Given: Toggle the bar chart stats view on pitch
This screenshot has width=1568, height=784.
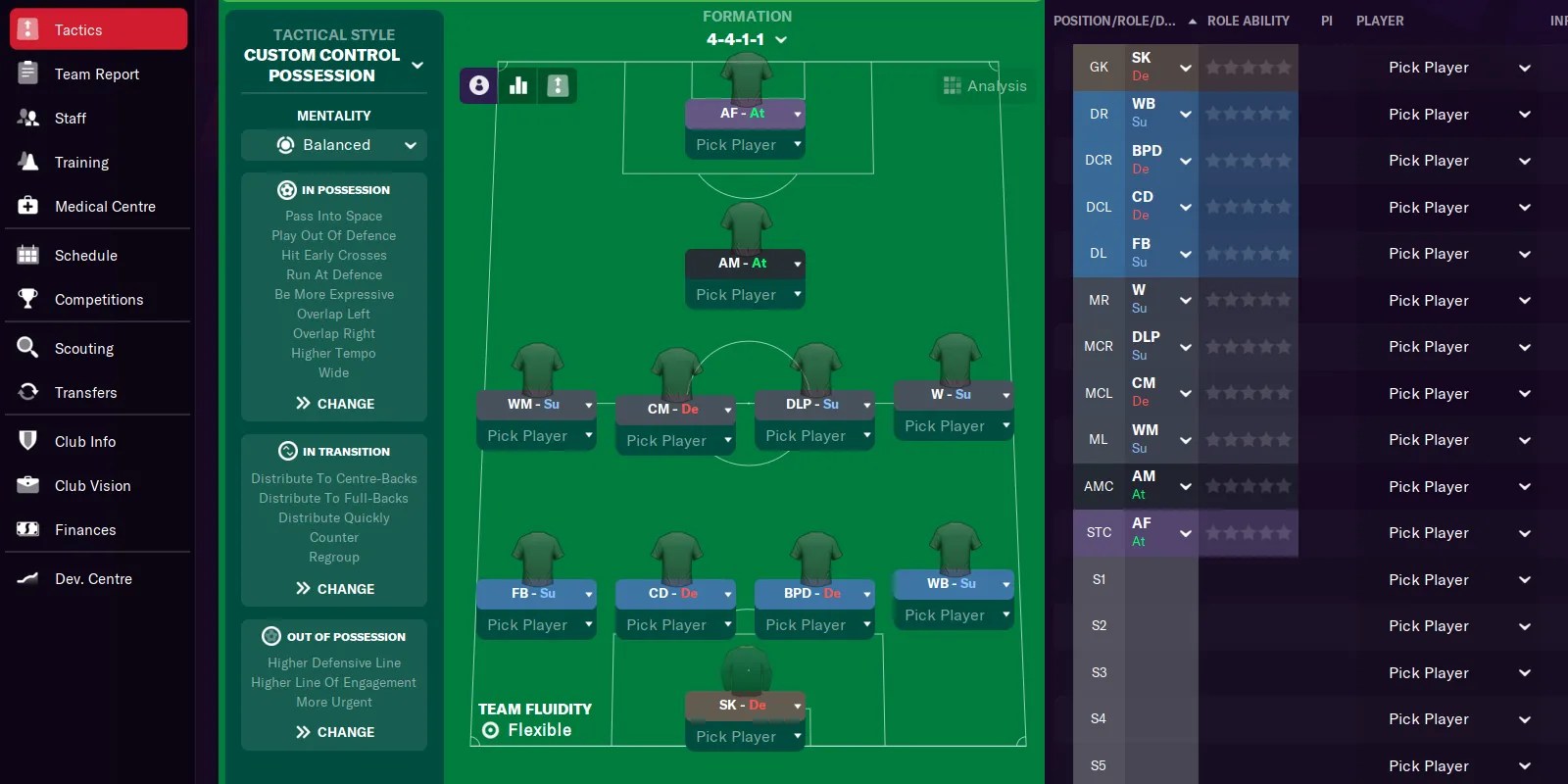Looking at the screenshot, I should [x=517, y=85].
